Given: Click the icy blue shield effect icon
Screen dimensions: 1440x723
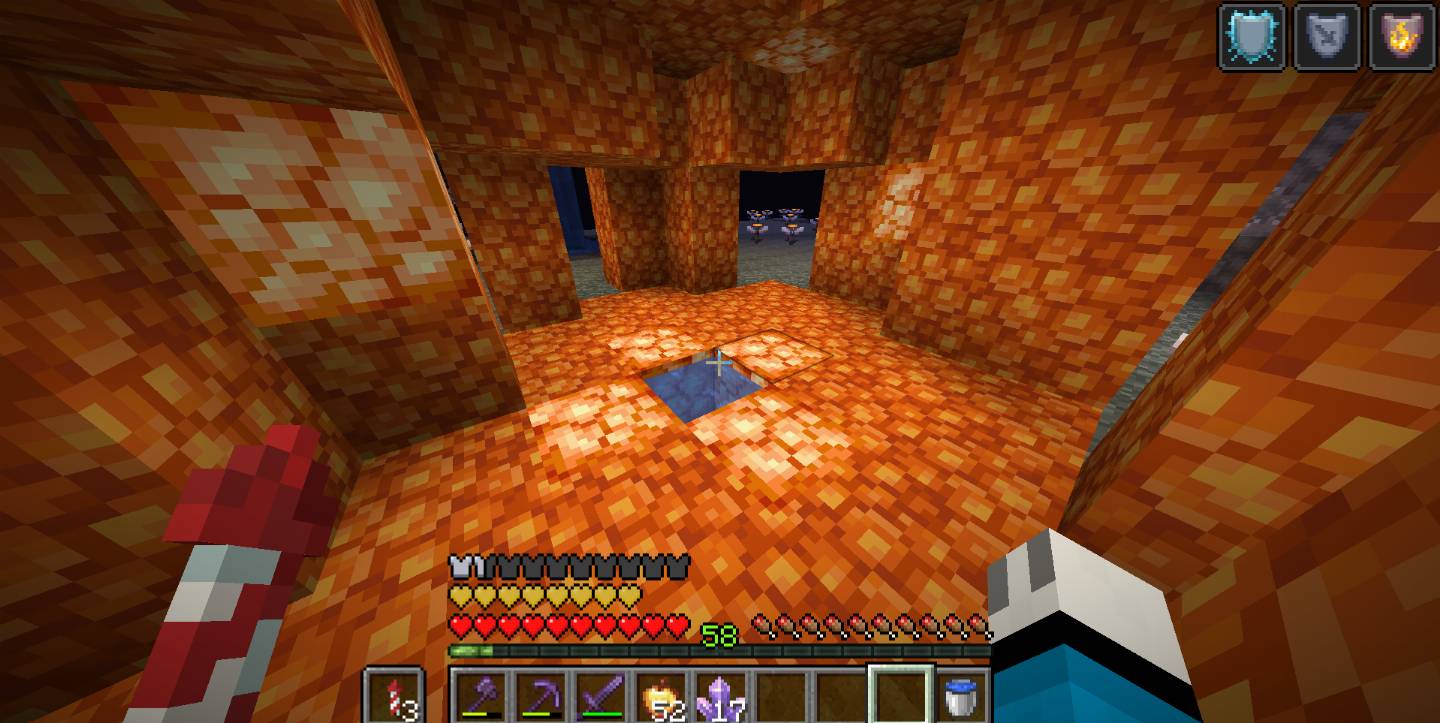Looking at the screenshot, I should [1251, 37].
